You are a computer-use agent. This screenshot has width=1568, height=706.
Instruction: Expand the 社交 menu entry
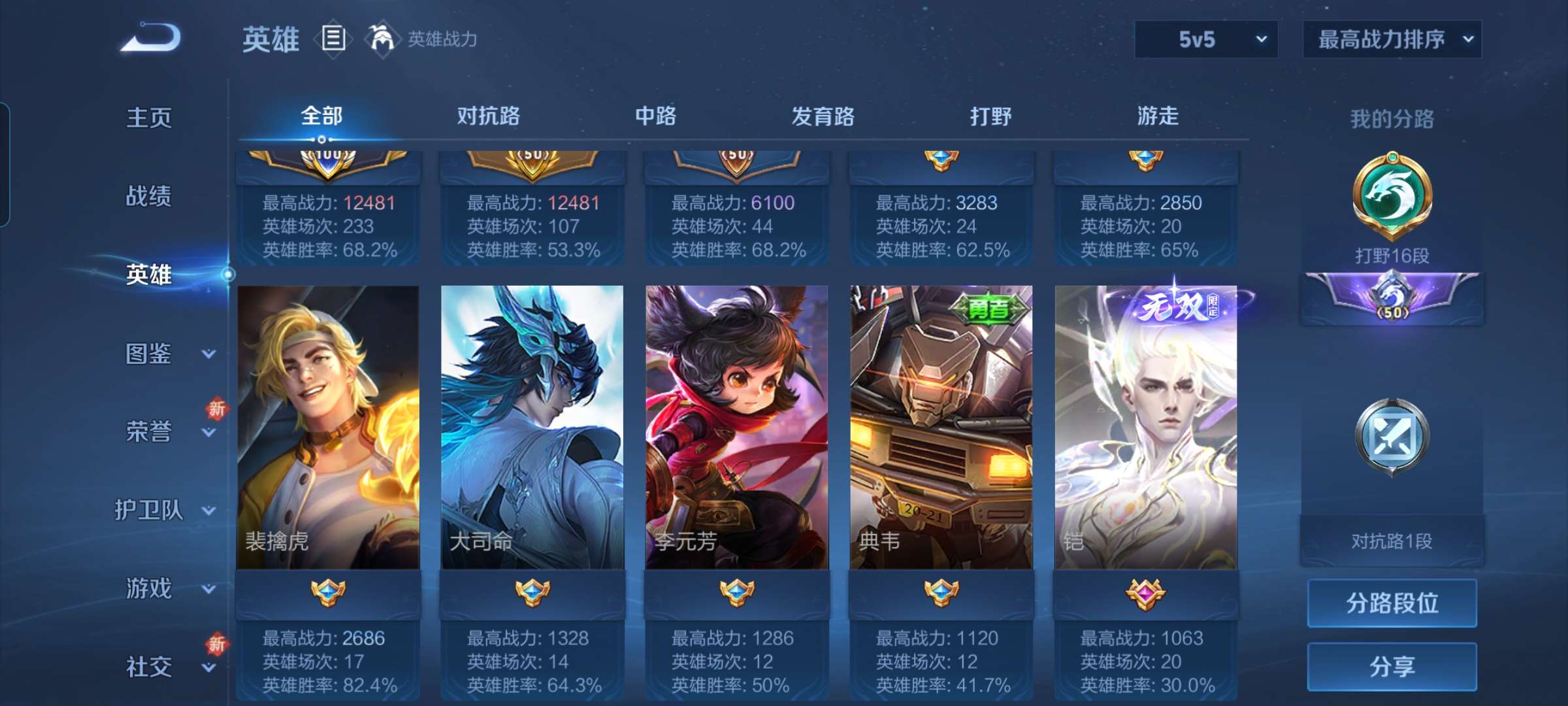point(163,667)
